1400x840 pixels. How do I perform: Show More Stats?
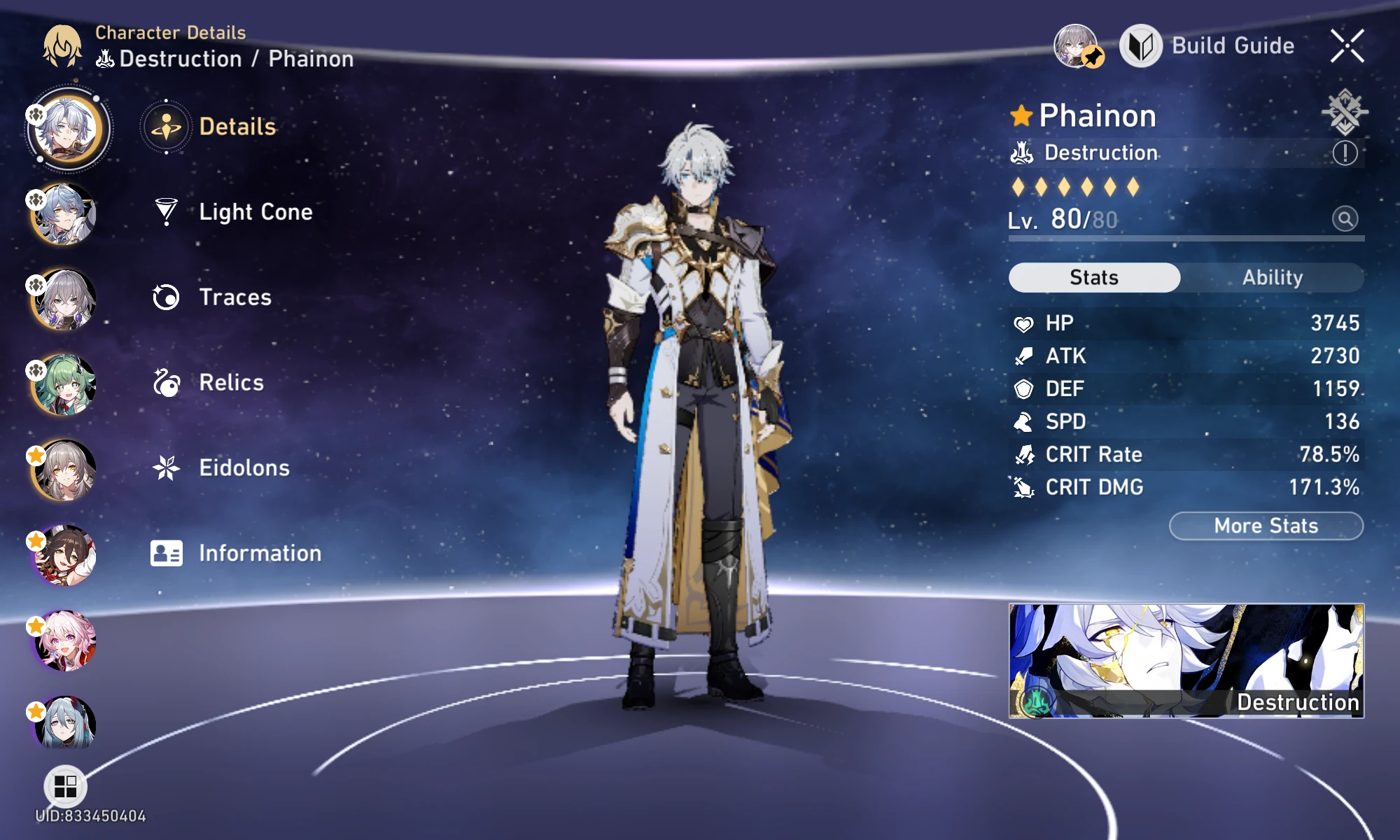(1266, 526)
